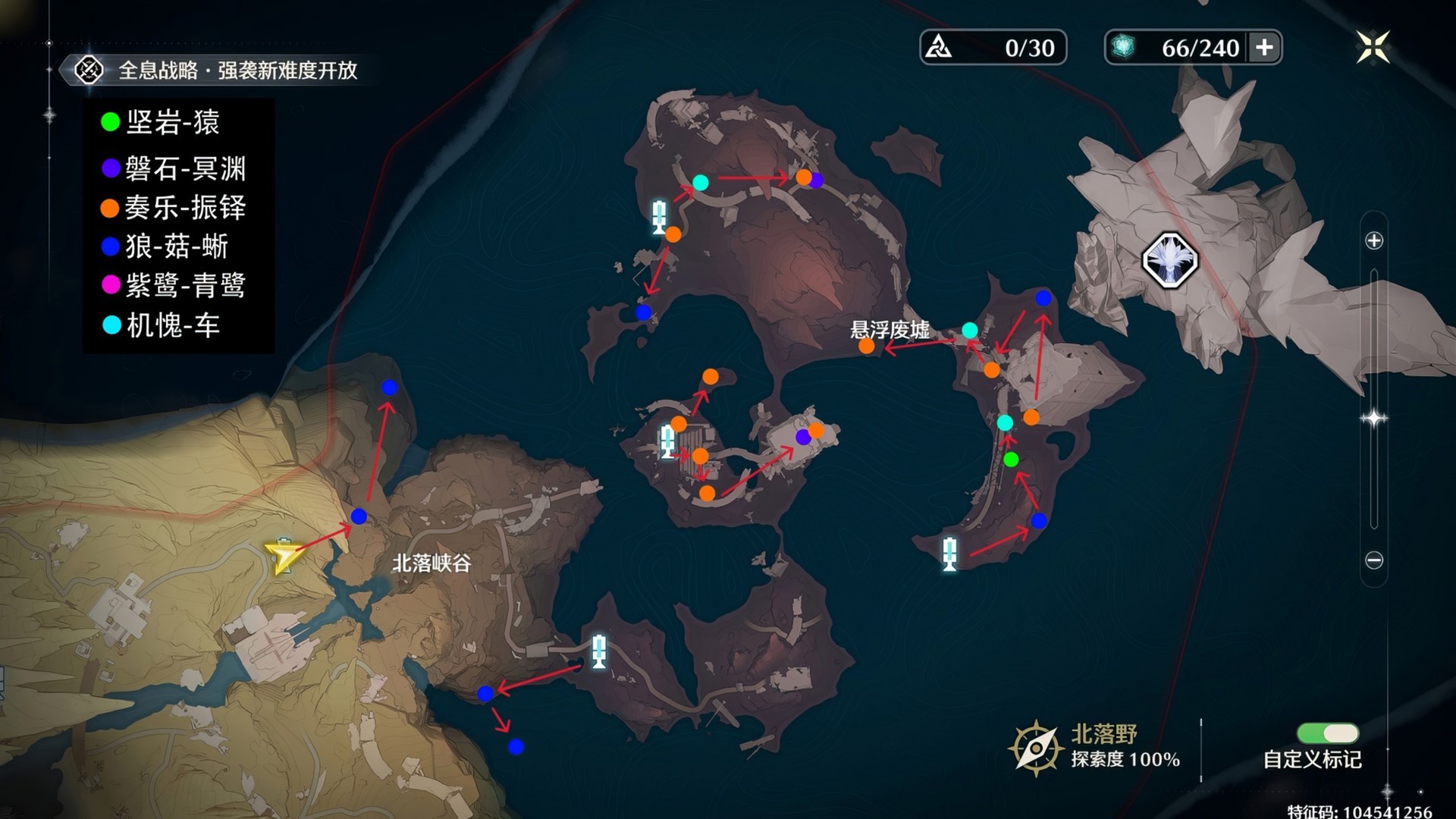Image resolution: width=1456 pixels, height=819 pixels.
Task: Click the star handle on the zoom slider
Action: [x=1374, y=418]
